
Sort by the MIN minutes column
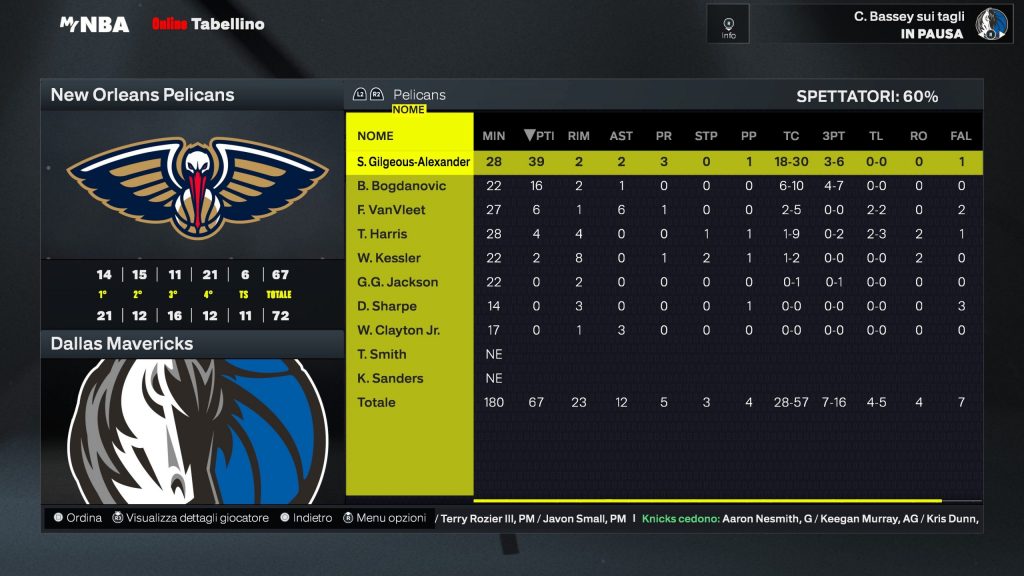click(x=494, y=136)
